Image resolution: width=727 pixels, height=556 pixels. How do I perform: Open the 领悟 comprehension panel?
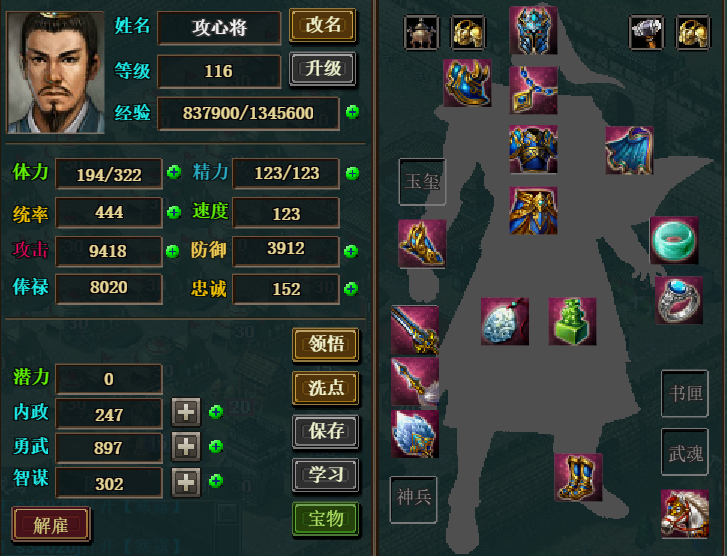point(325,344)
